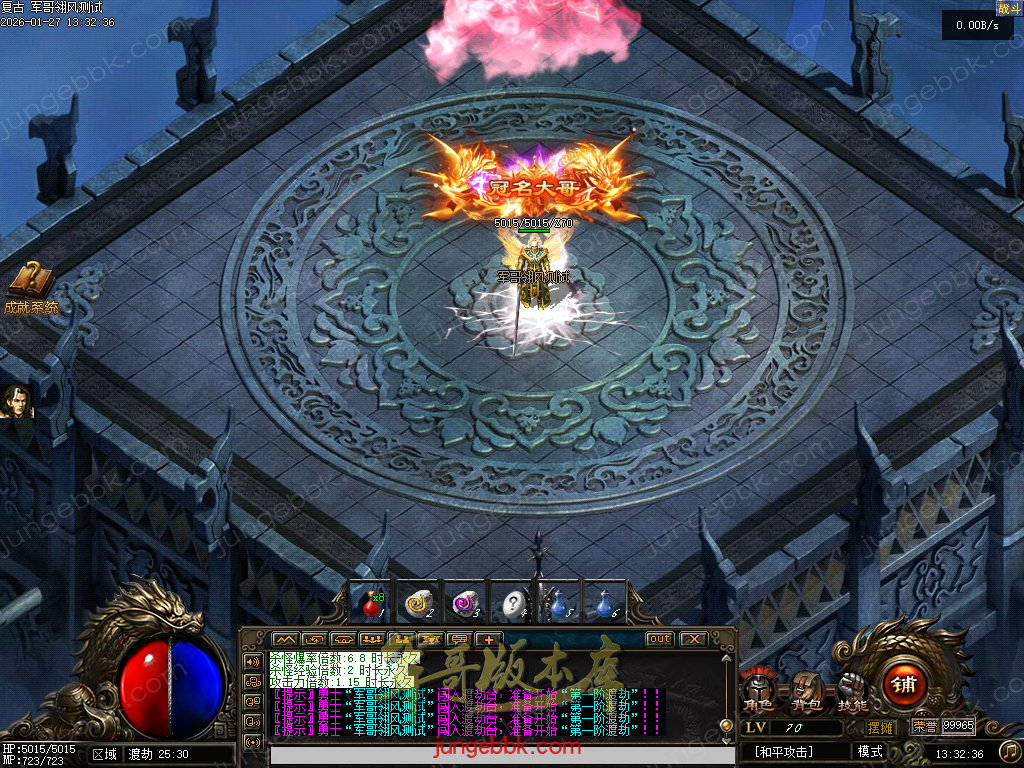Open the 角色 character panel

point(757,690)
